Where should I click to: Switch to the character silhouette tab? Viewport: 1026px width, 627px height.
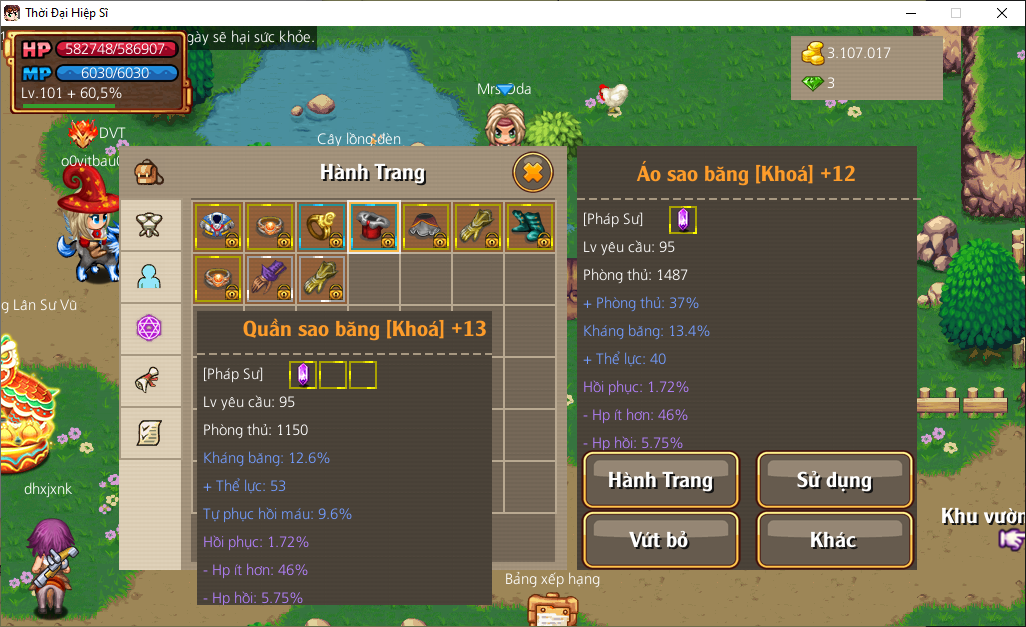(149, 277)
